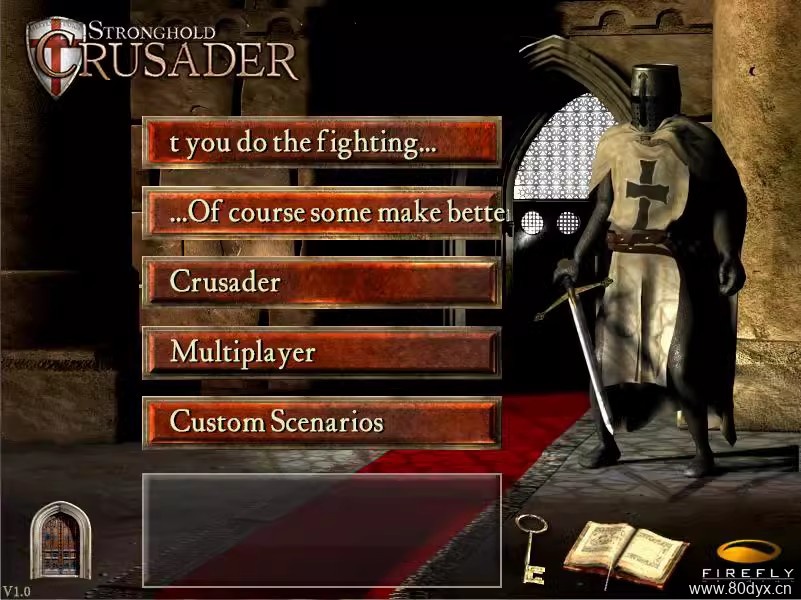The image size is (801, 600).
Task: Open the Multiplayer menu
Action: pyautogui.click(x=321, y=352)
